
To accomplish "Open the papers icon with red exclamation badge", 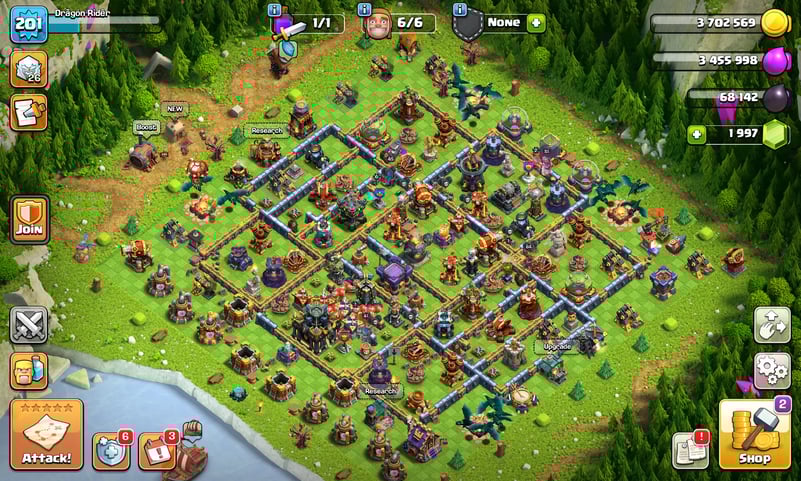I will (x=690, y=451).
